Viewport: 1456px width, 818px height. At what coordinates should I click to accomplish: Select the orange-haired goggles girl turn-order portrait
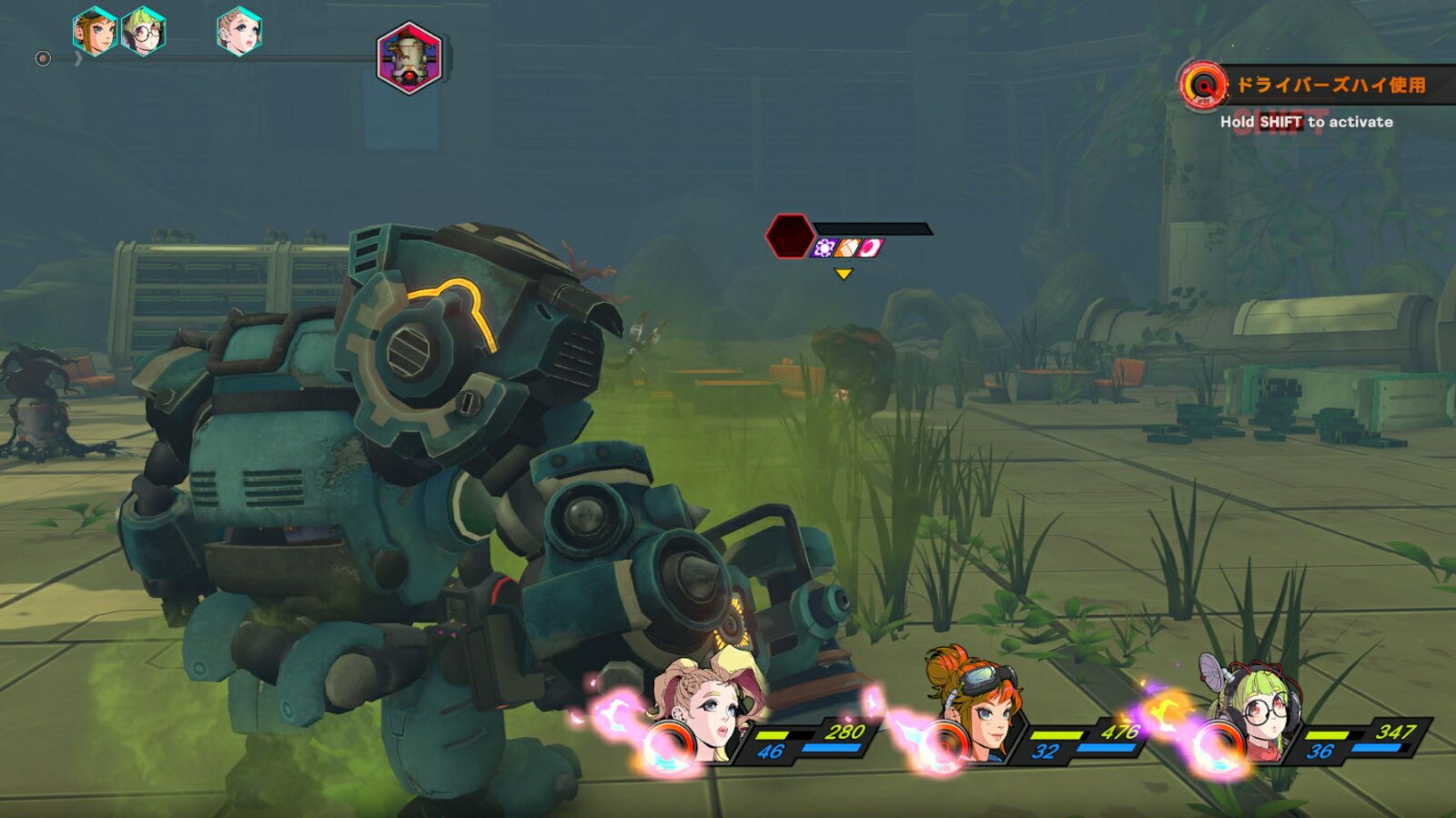pos(95,31)
